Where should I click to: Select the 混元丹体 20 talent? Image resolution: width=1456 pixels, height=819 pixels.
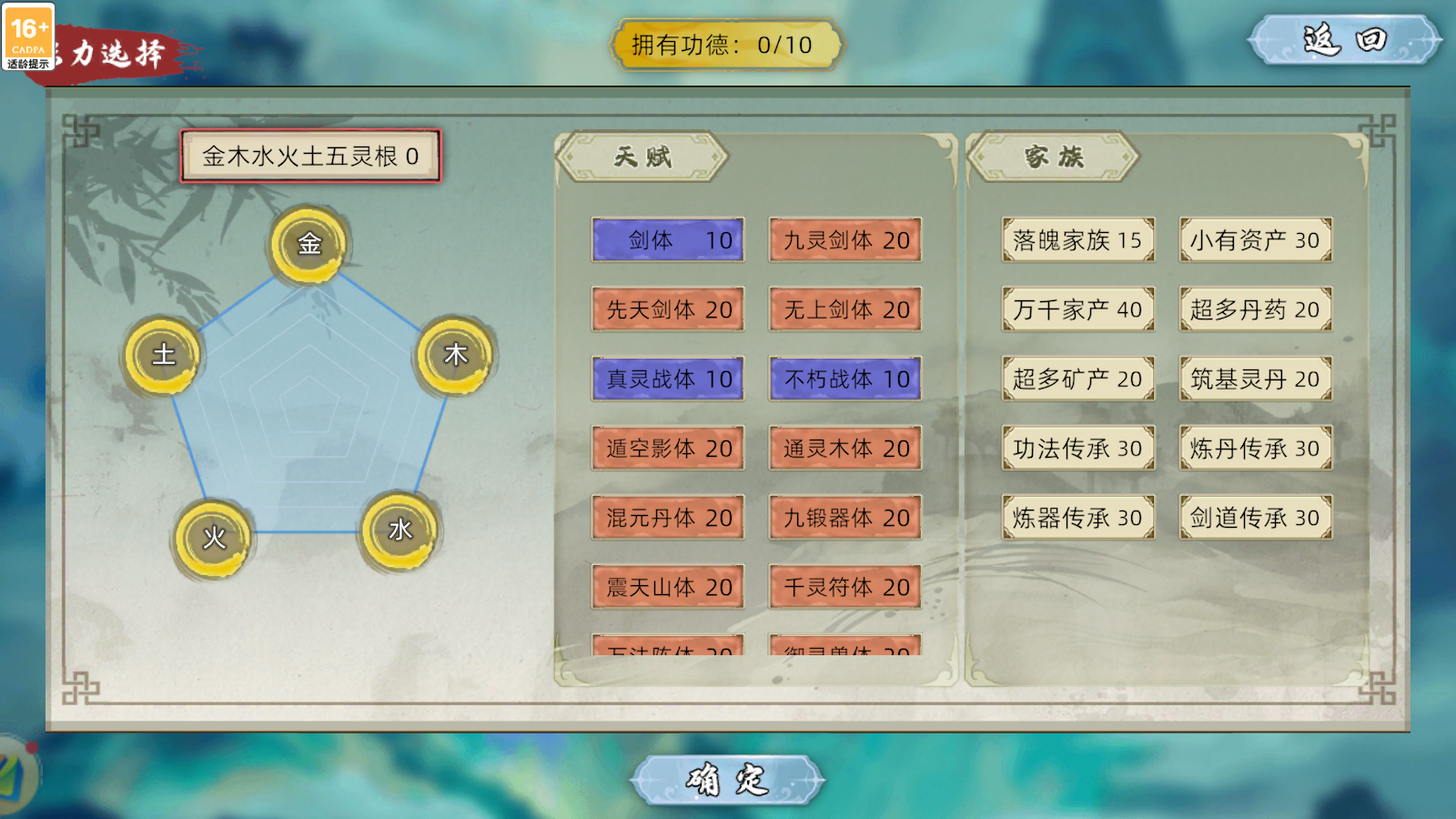[668, 518]
